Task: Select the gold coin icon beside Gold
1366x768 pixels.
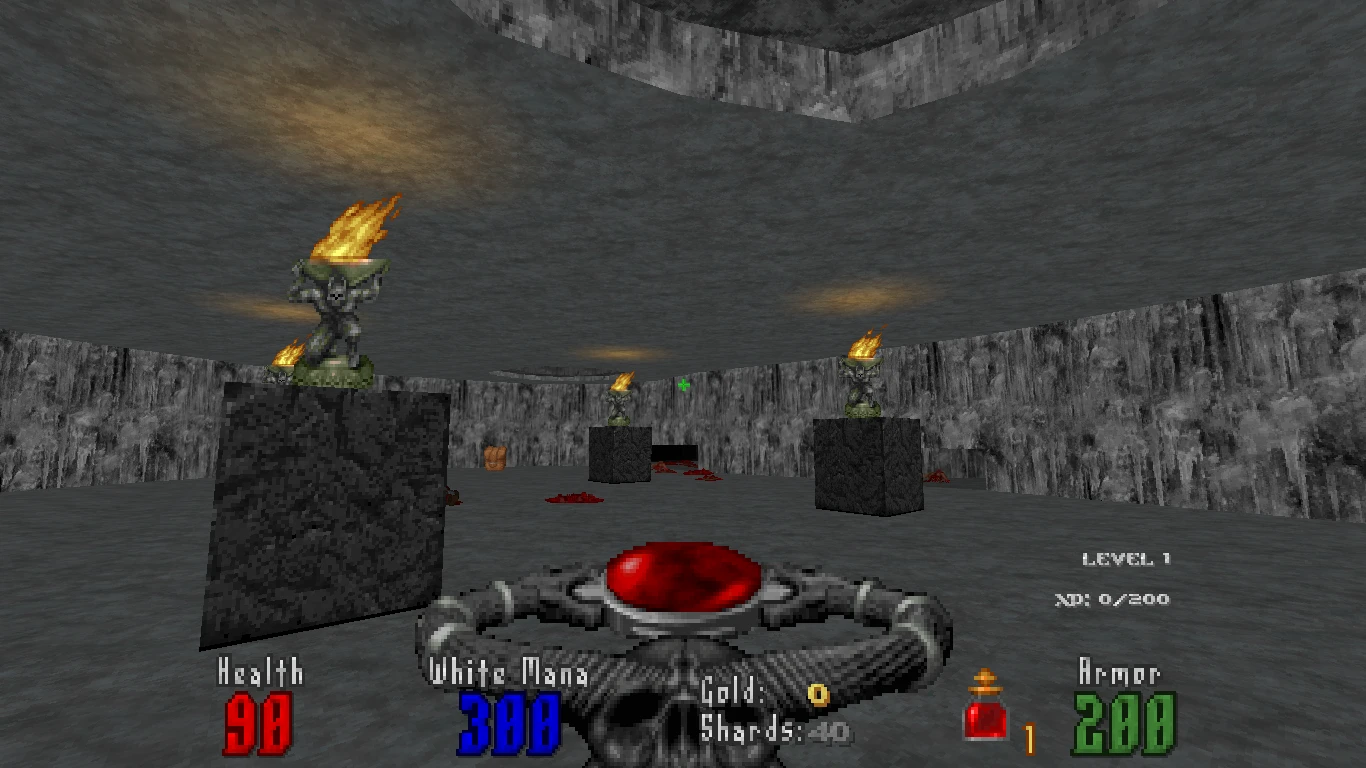Action: click(817, 692)
